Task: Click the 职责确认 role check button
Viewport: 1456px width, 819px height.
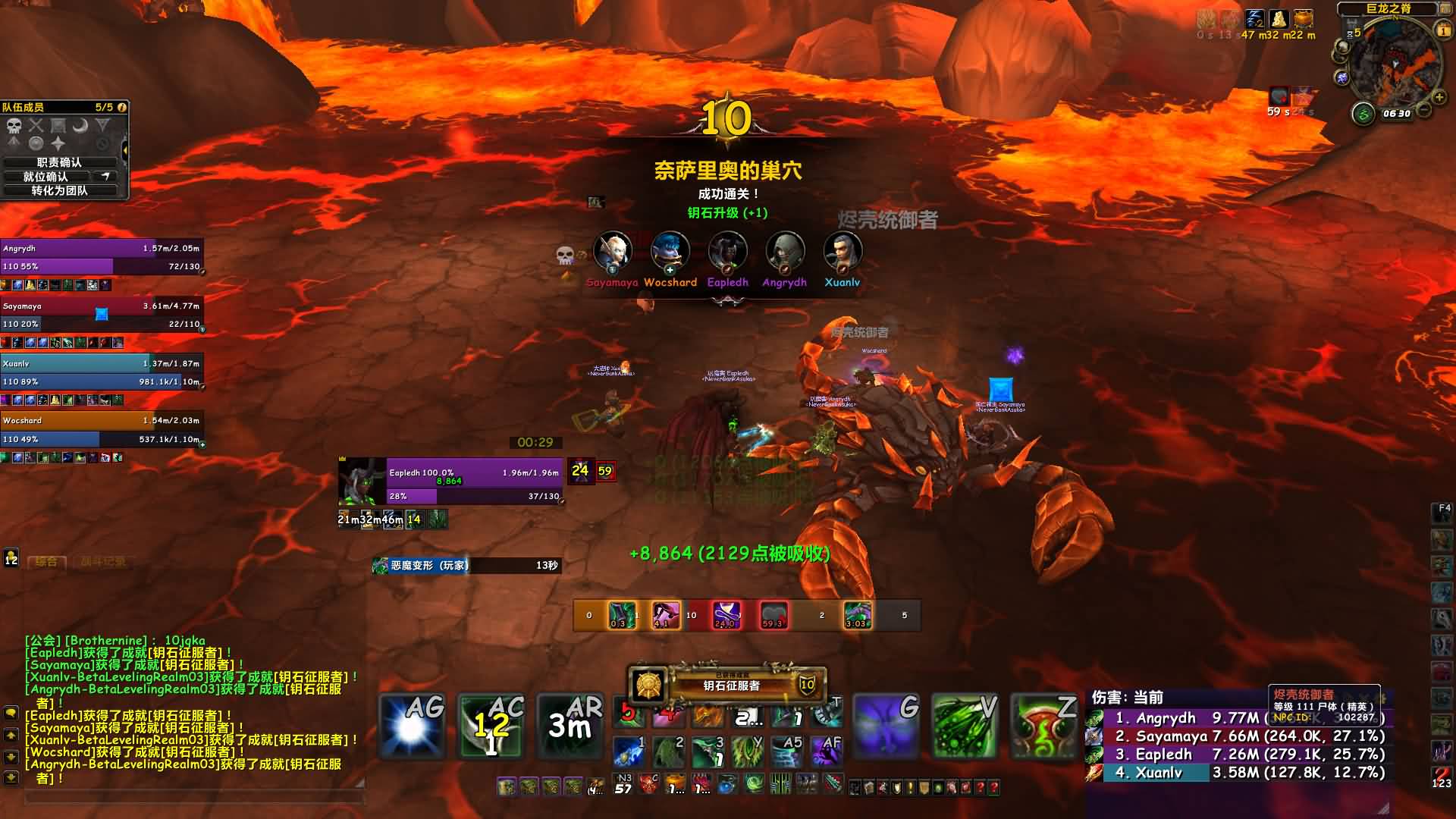Action: (x=59, y=162)
